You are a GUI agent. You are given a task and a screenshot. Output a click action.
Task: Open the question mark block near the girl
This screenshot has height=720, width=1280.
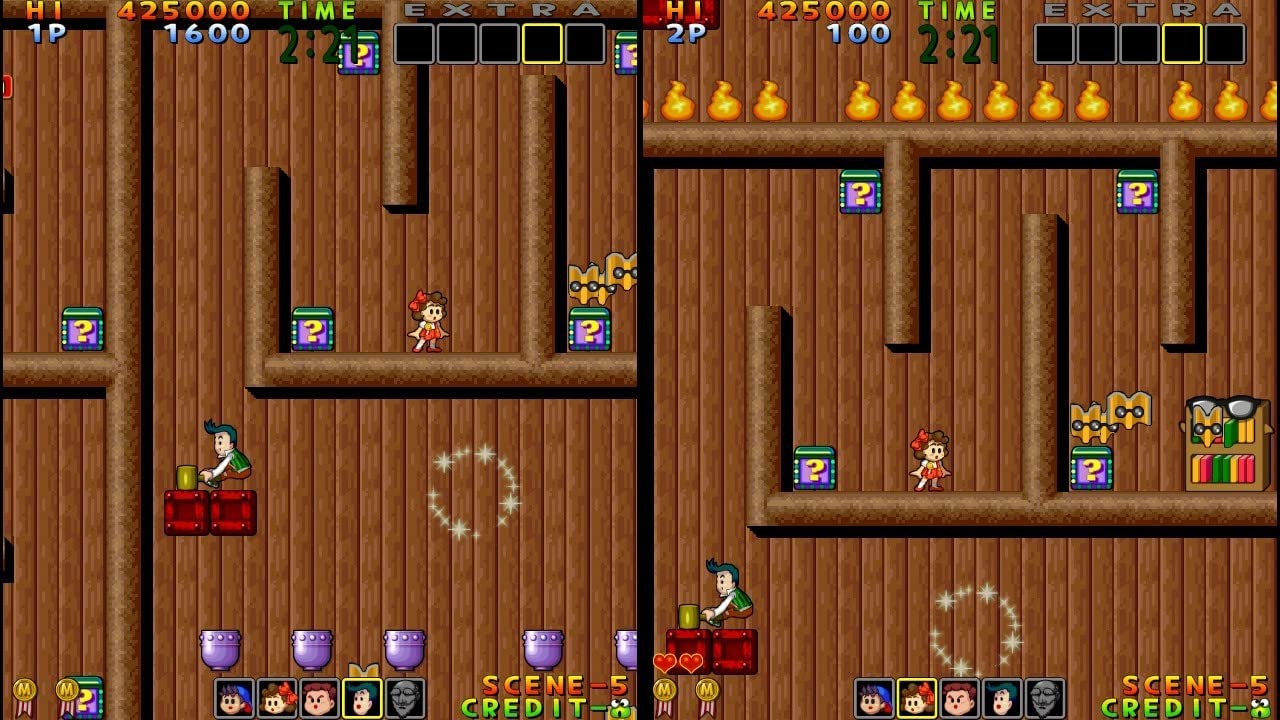click(315, 327)
